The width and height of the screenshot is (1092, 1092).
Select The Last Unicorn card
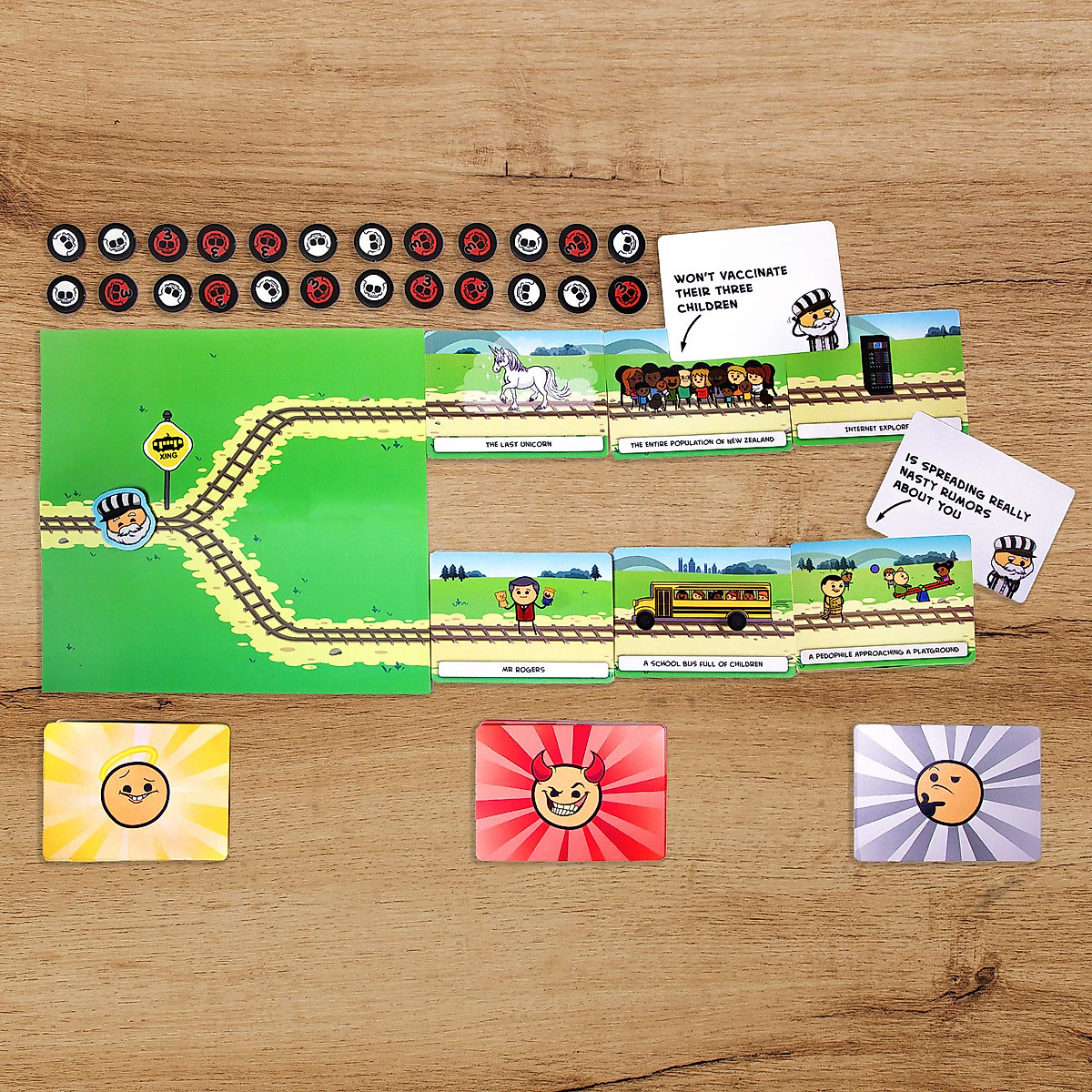pyautogui.click(x=515, y=393)
